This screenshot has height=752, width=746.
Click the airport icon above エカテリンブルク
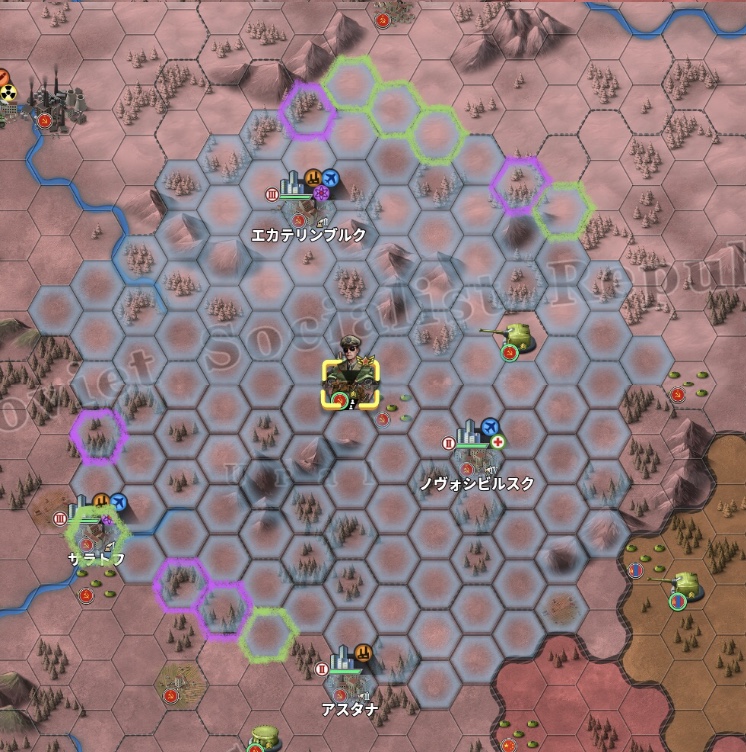pyautogui.click(x=332, y=178)
